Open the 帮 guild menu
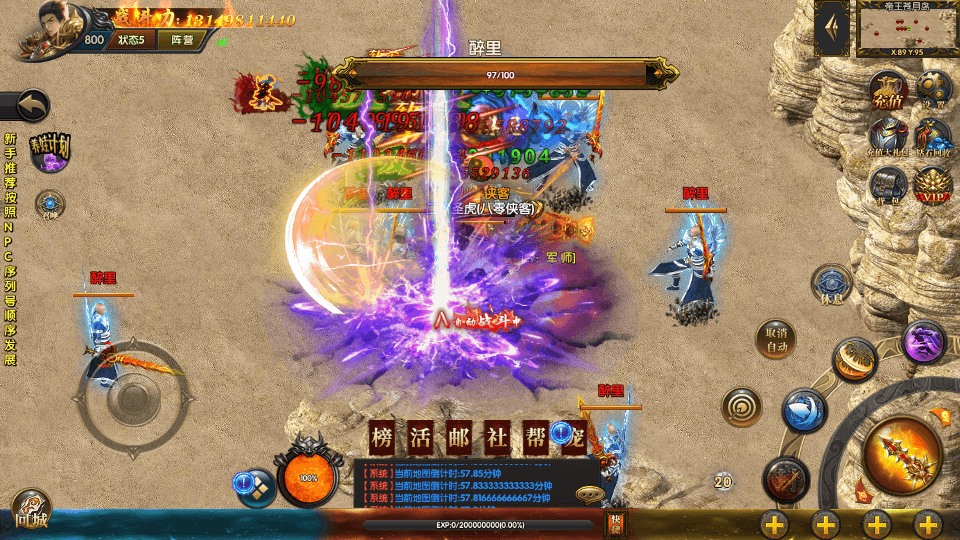The width and height of the screenshot is (960, 540). coord(535,436)
